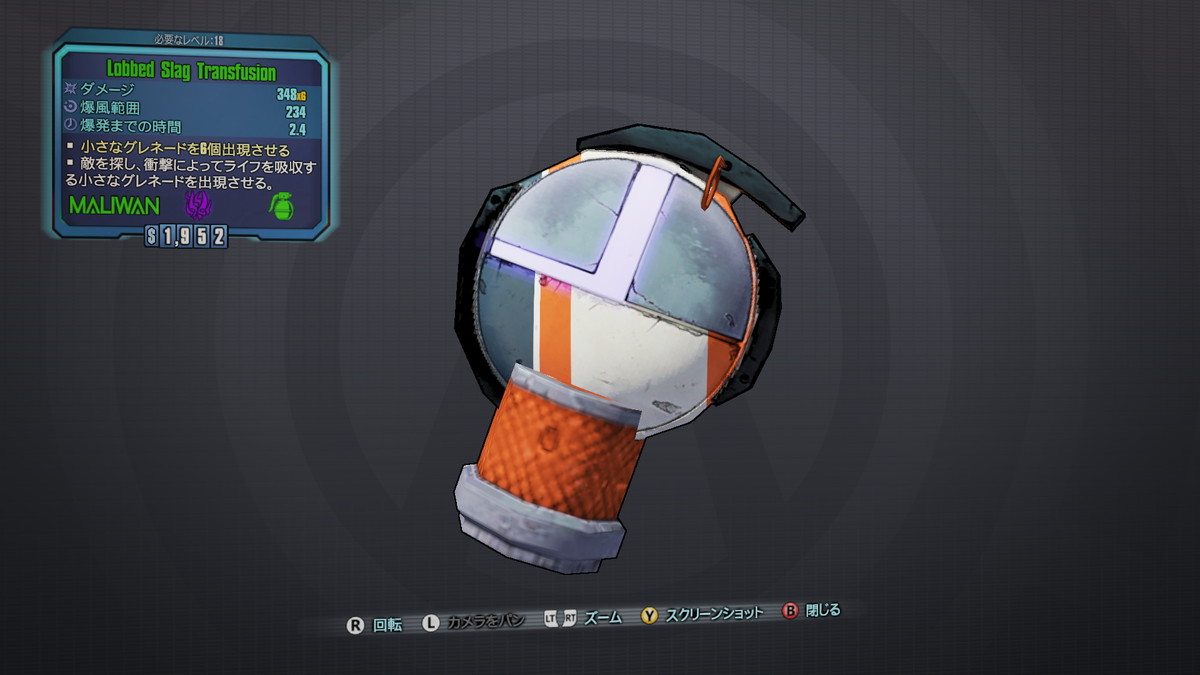Click the Maliwan manufacturer logo
The height and width of the screenshot is (675, 1200).
tap(115, 207)
